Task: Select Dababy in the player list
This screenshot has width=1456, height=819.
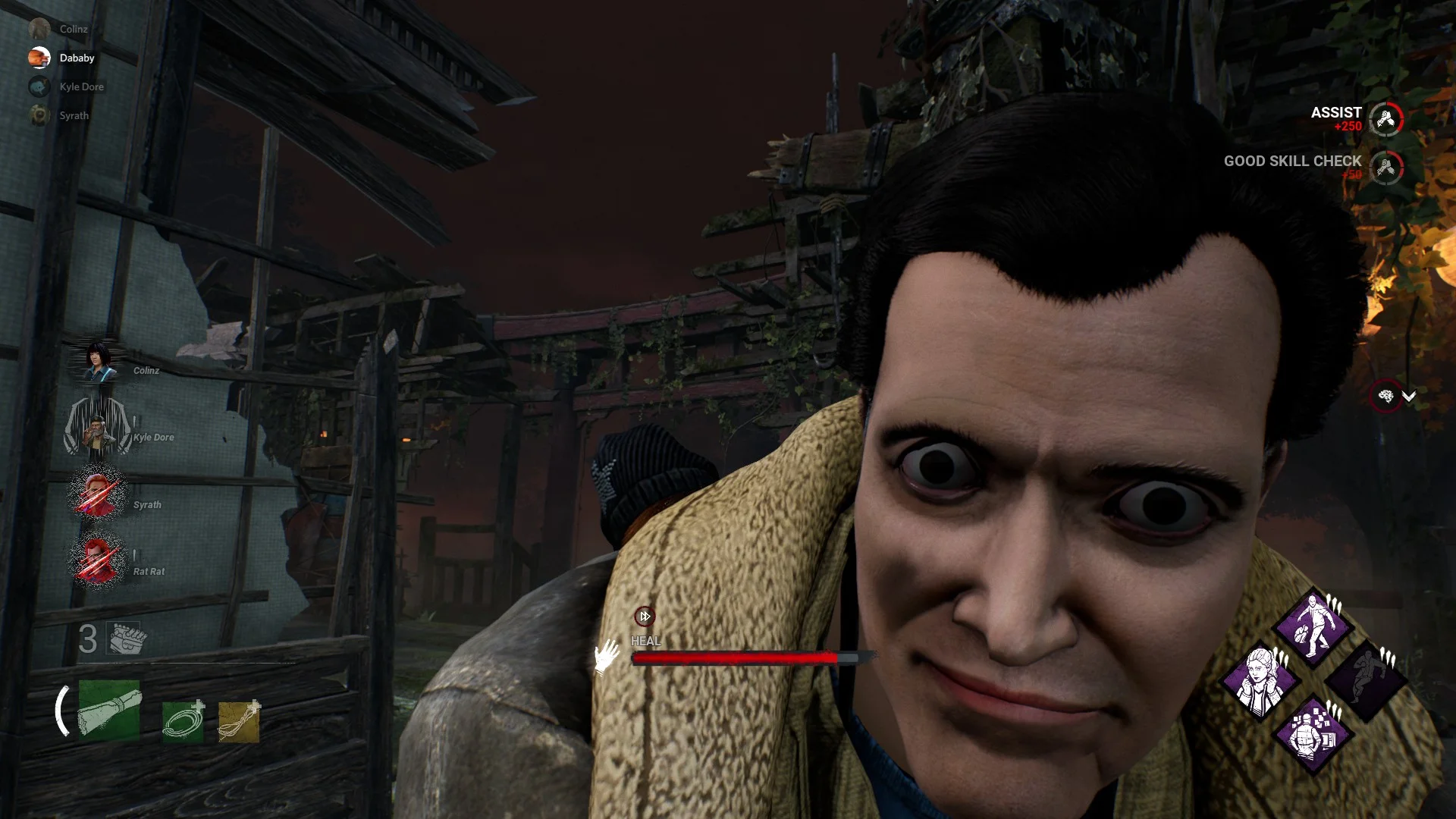Action: click(x=77, y=58)
